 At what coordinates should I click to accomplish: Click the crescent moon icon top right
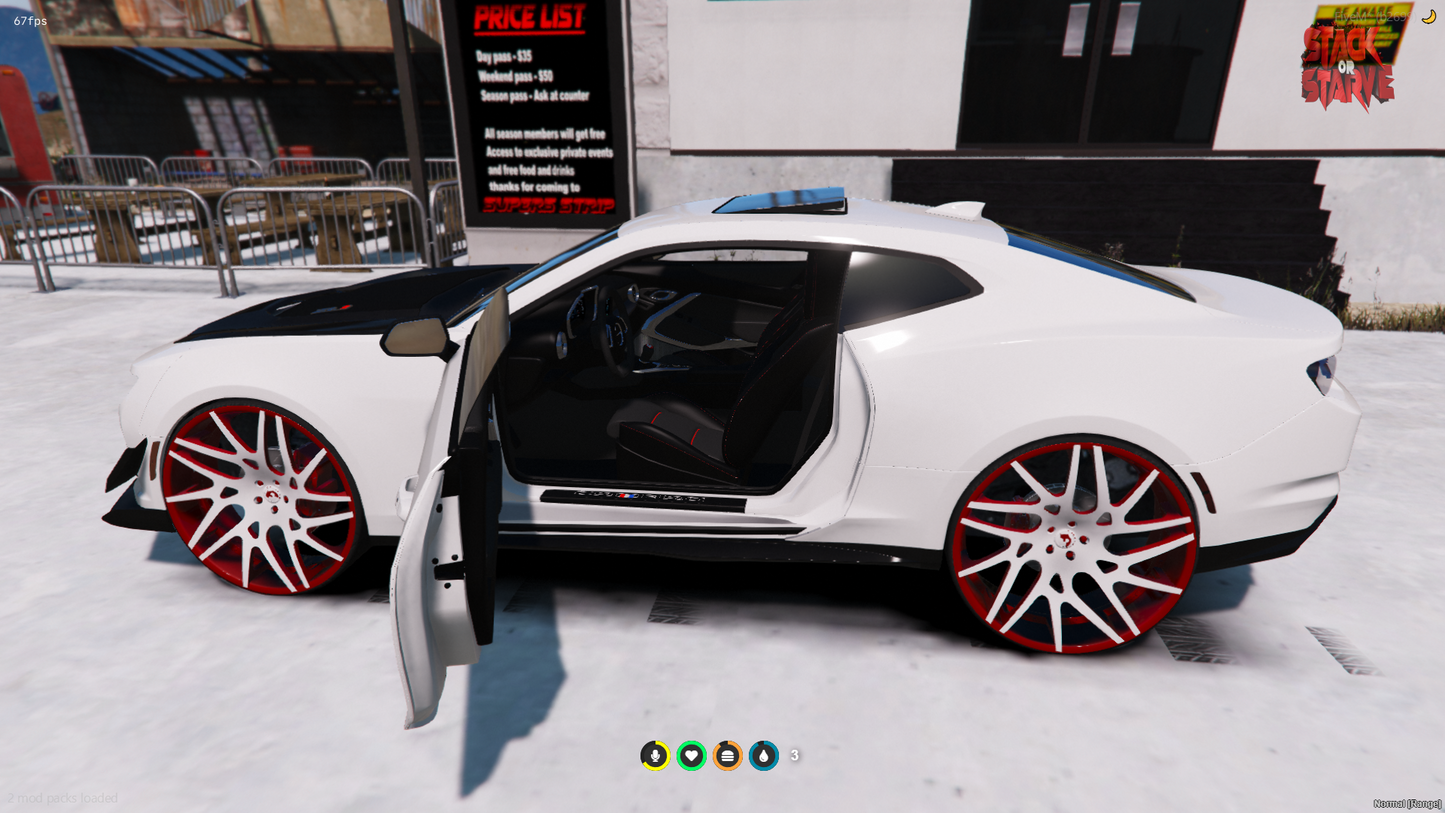tap(1428, 16)
